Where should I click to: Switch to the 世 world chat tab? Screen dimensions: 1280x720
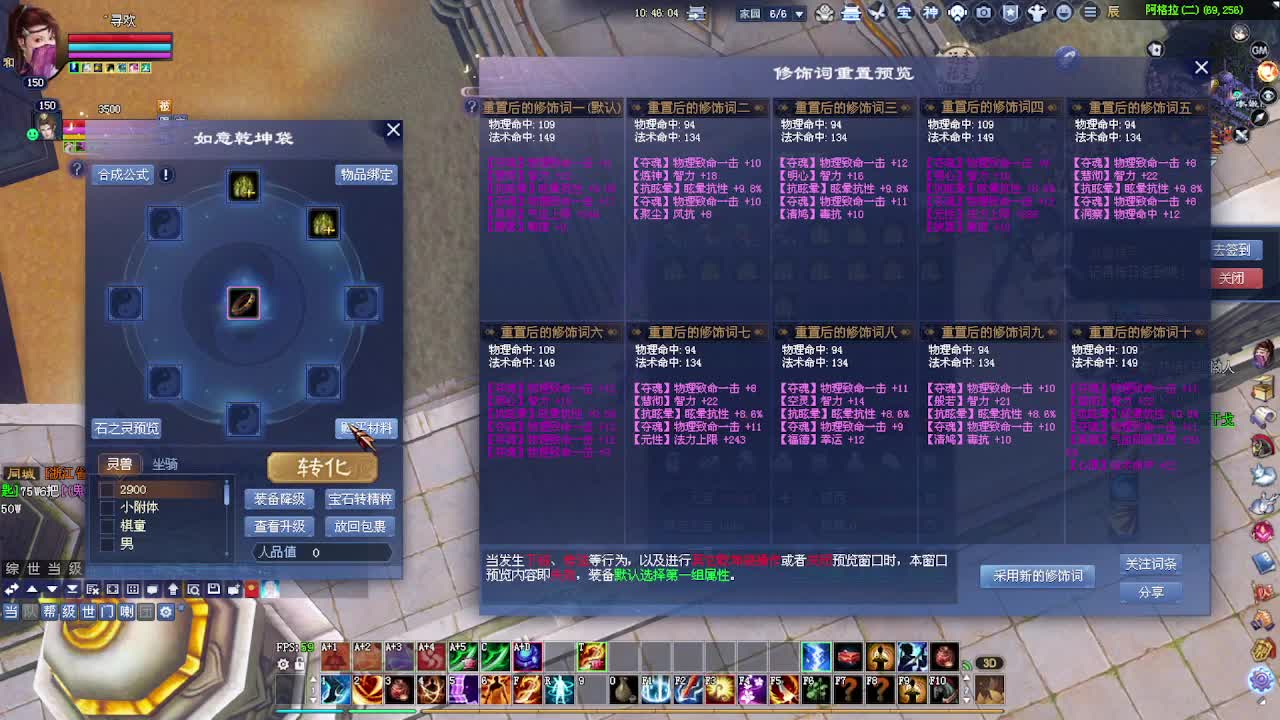pos(89,612)
